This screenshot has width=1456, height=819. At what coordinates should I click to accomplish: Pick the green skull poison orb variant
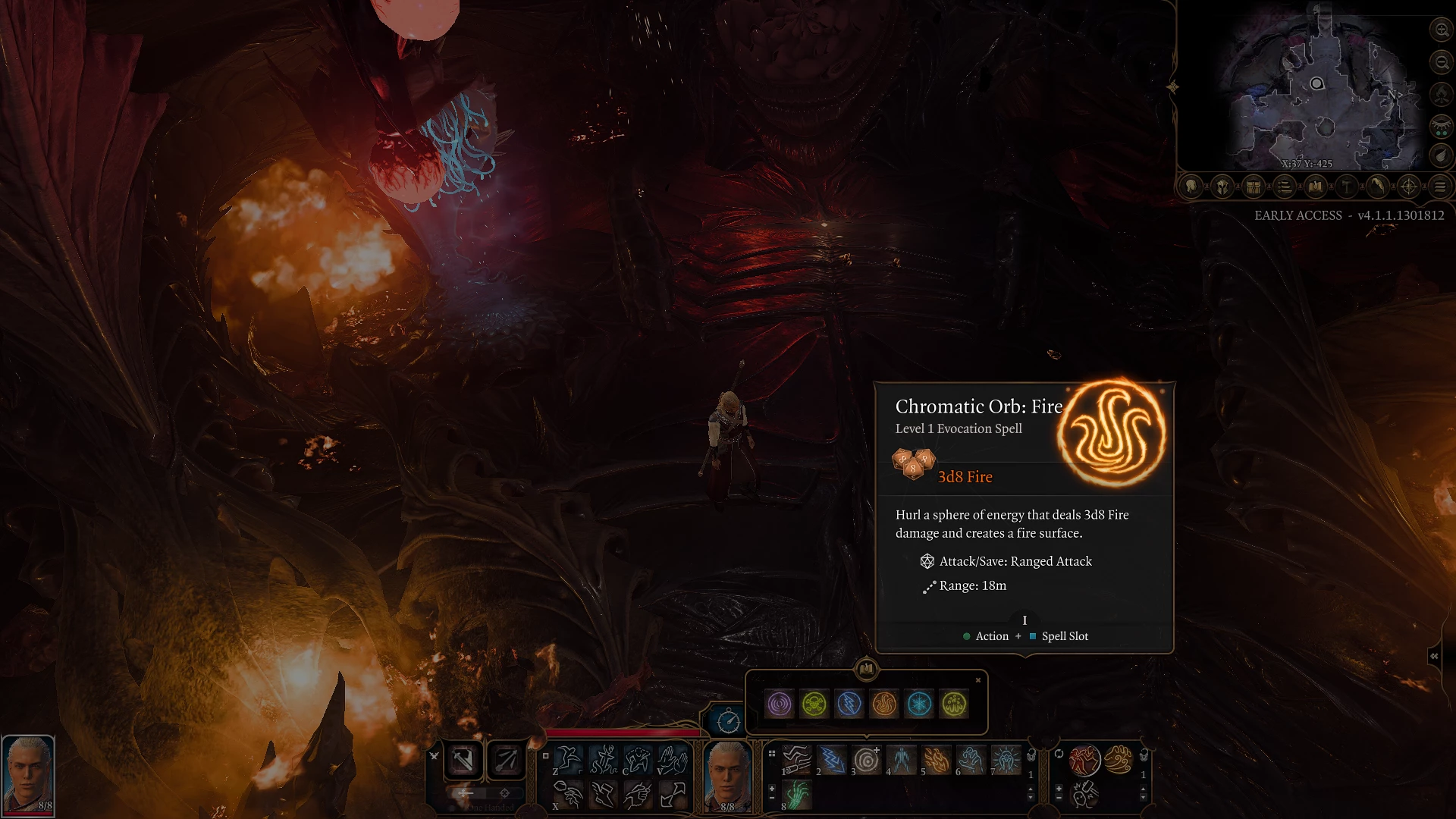pyautogui.click(x=814, y=704)
